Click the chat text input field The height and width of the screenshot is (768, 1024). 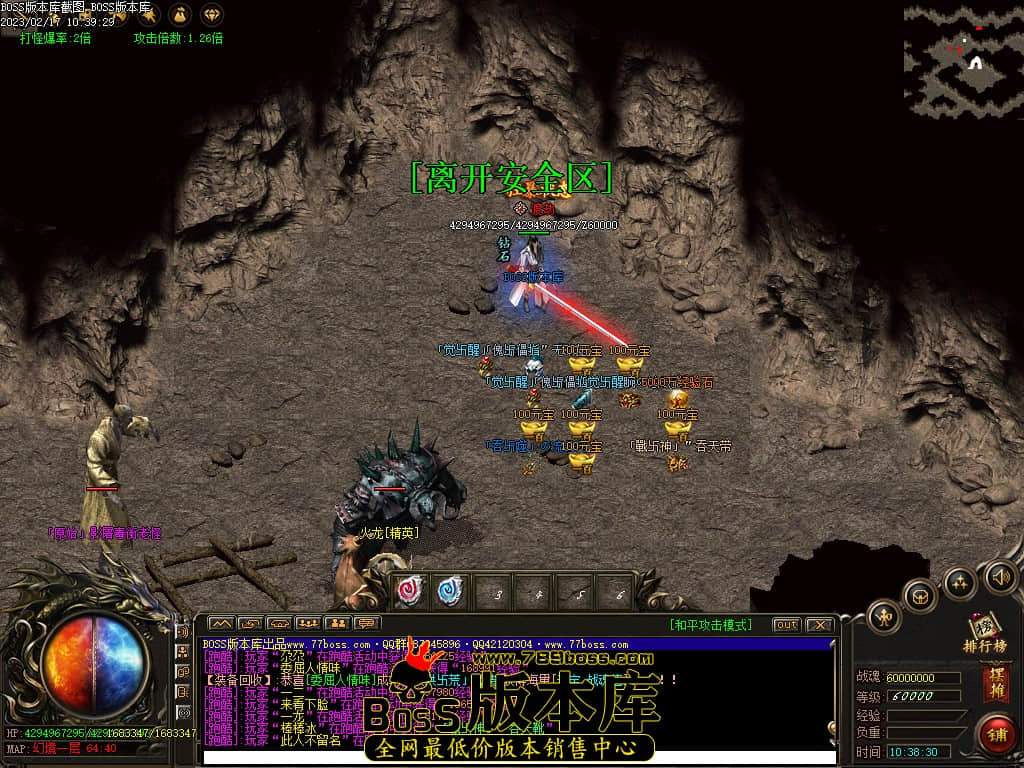[520, 756]
